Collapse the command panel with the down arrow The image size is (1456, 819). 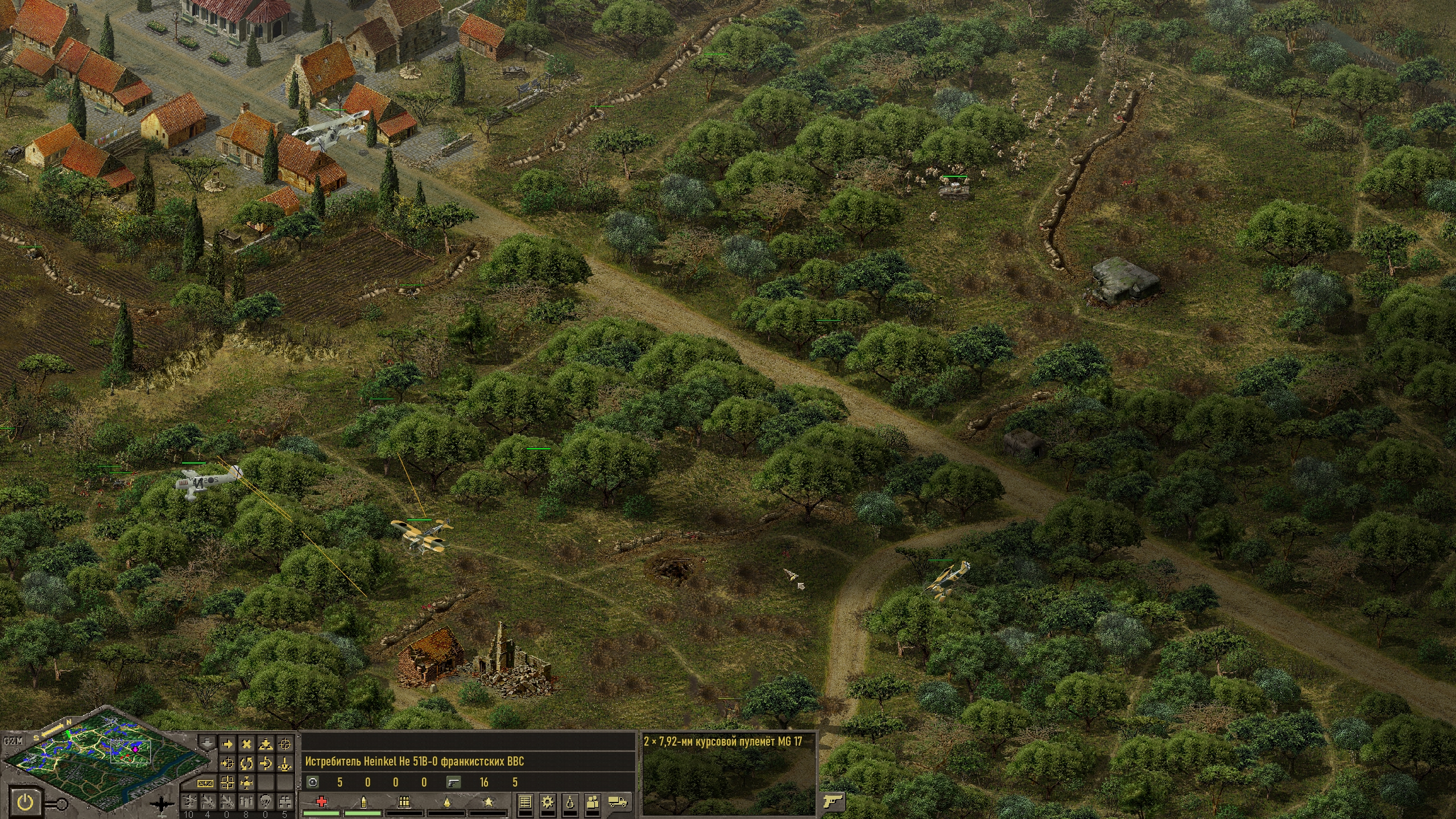(207, 742)
